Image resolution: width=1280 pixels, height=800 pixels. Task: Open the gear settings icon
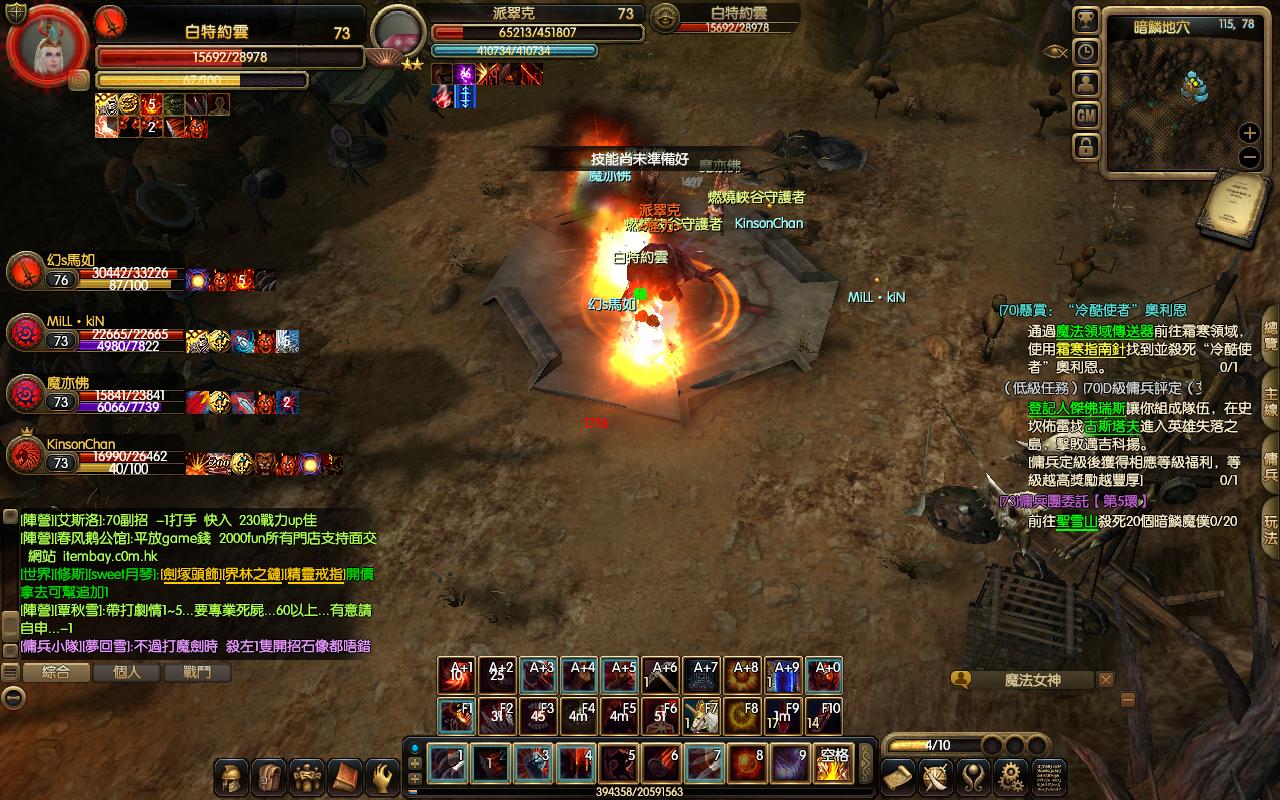pos(1012,775)
